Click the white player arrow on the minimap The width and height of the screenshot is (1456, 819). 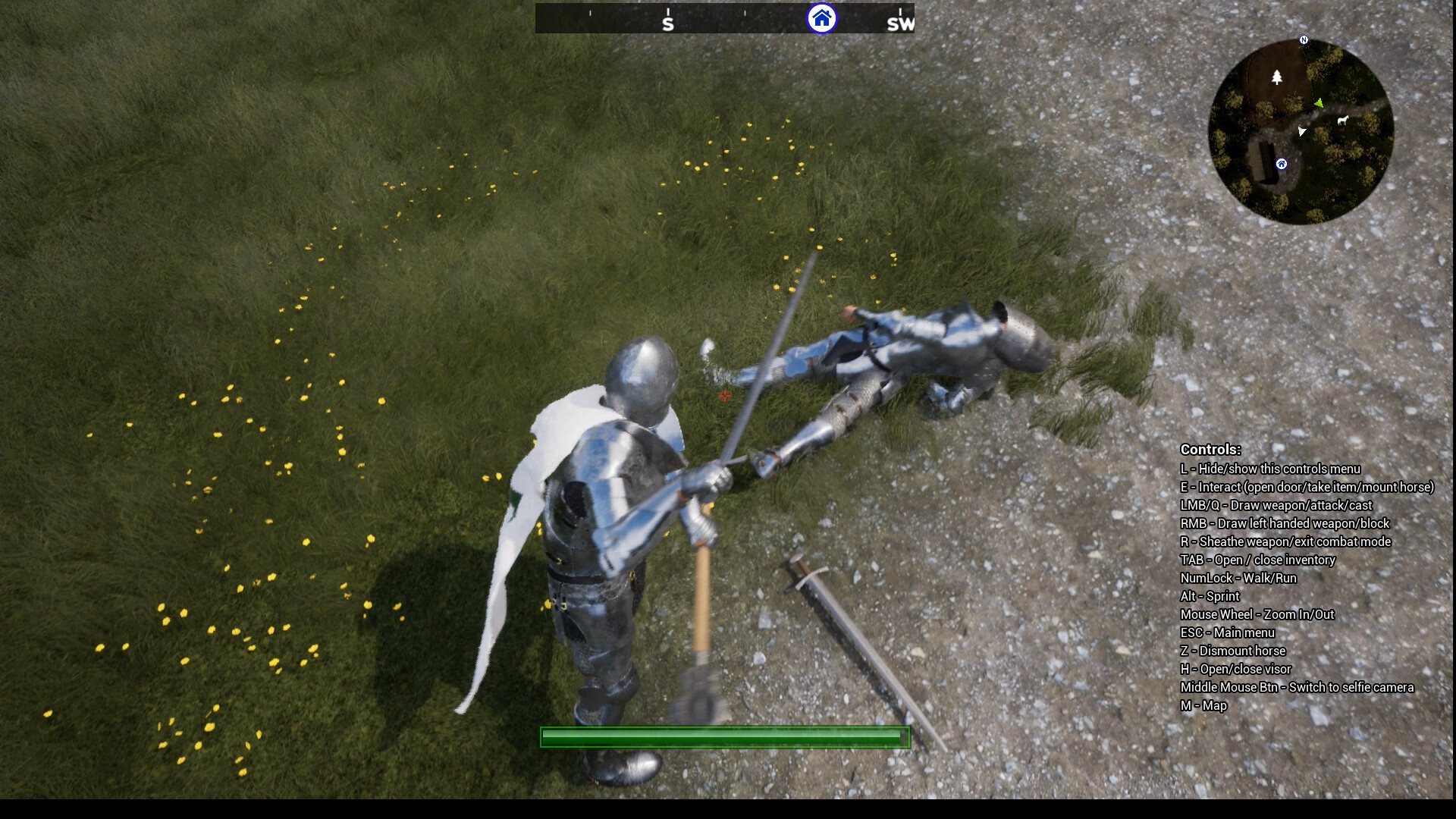pyautogui.click(x=1301, y=130)
